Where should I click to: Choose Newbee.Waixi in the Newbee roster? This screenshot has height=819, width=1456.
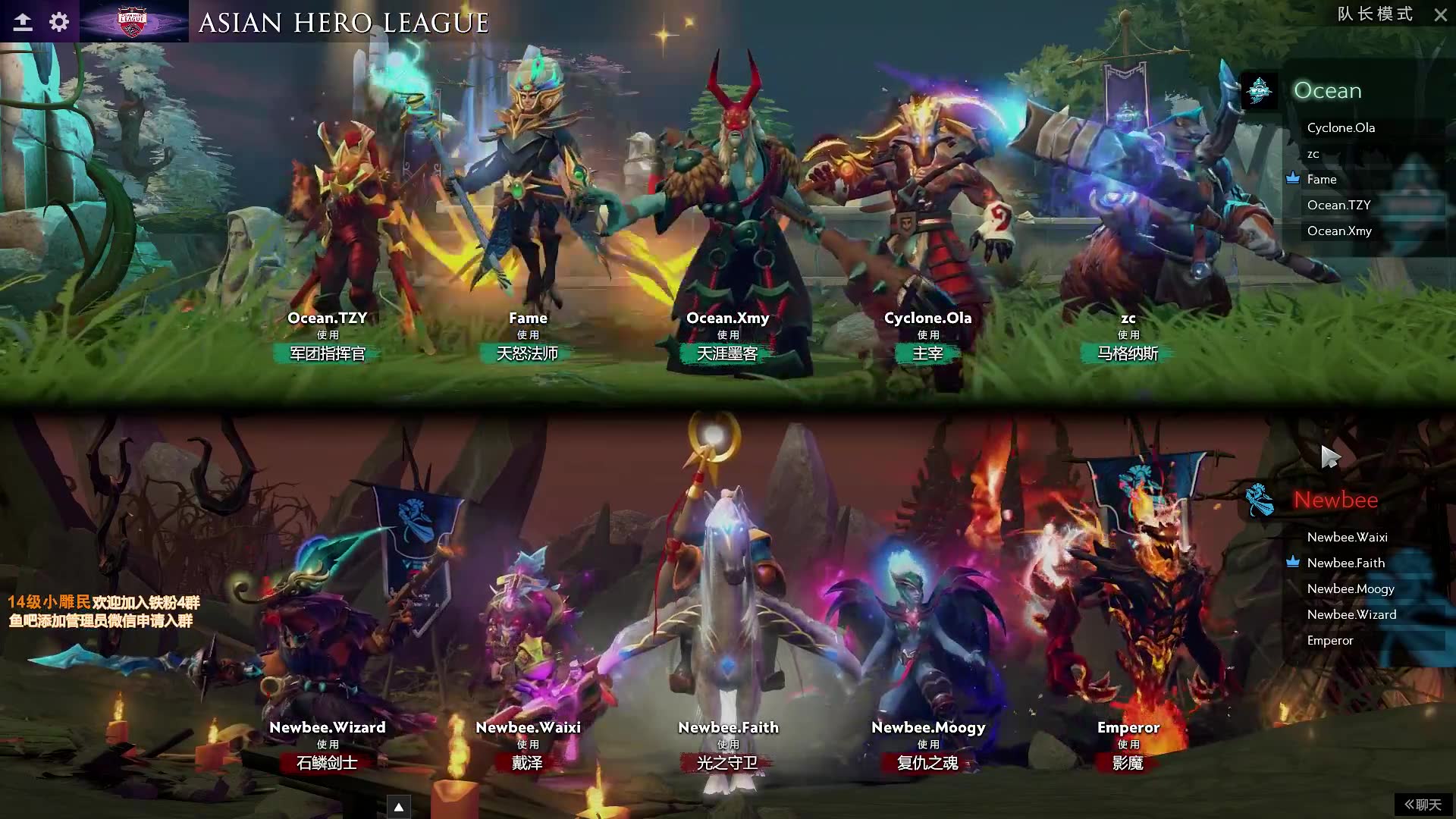(1347, 538)
